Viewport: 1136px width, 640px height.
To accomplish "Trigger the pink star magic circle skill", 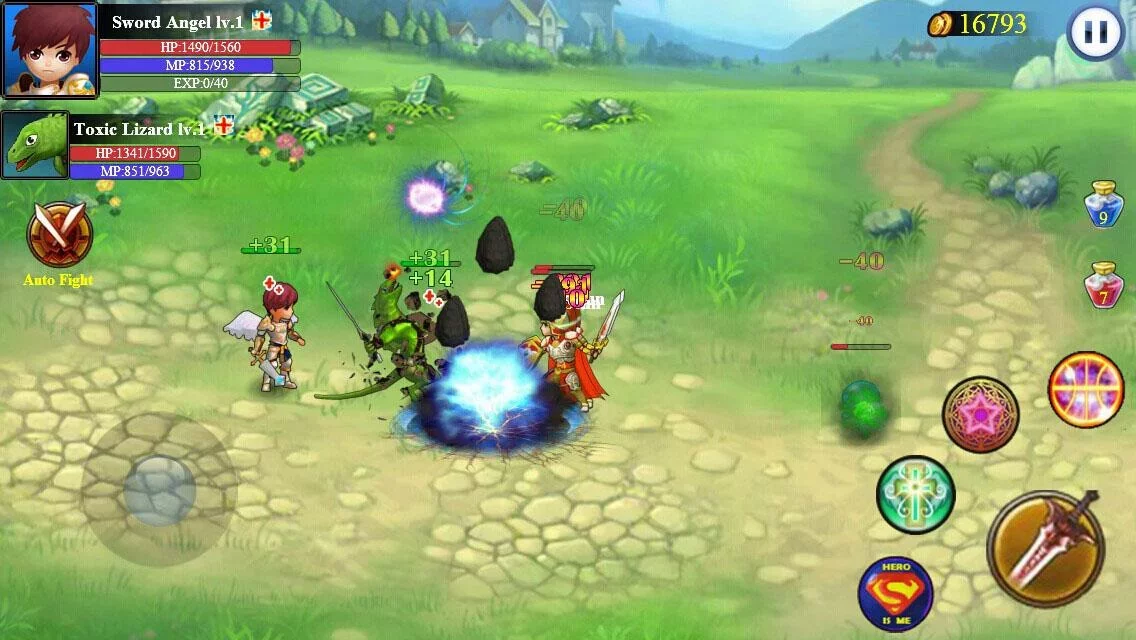I will tap(980, 414).
